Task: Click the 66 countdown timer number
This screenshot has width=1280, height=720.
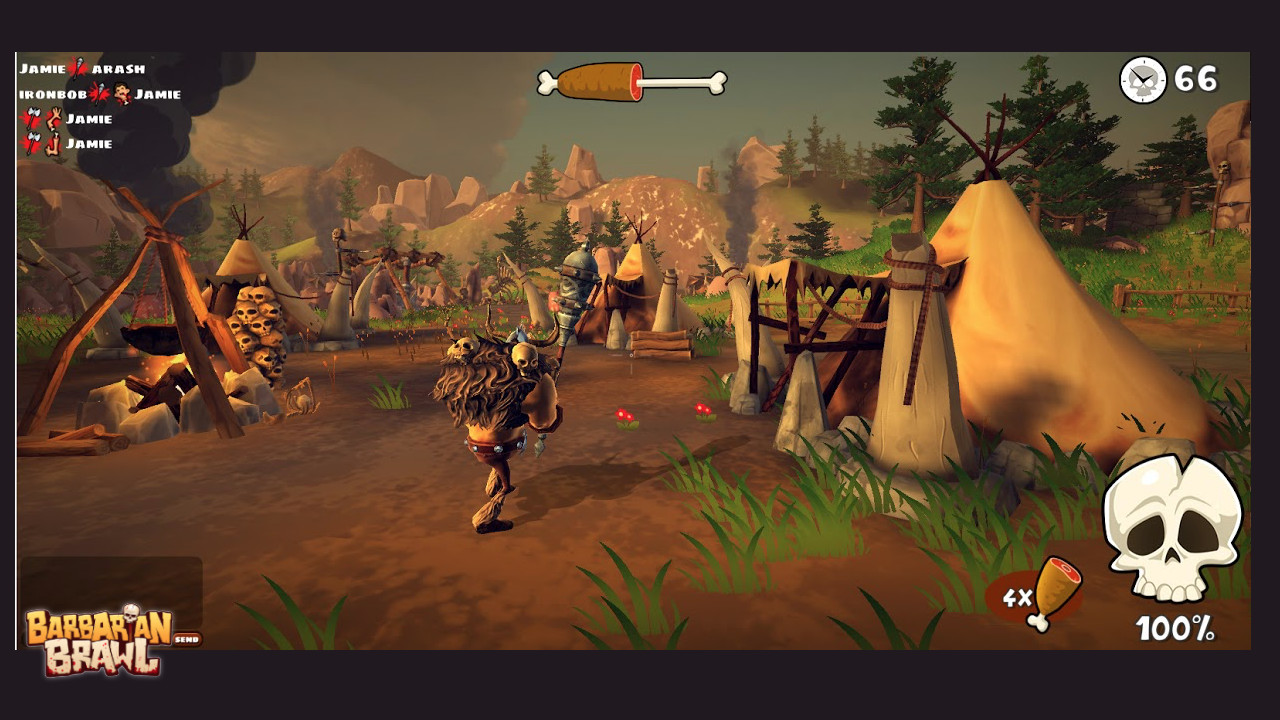Action: click(x=1196, y=79)
